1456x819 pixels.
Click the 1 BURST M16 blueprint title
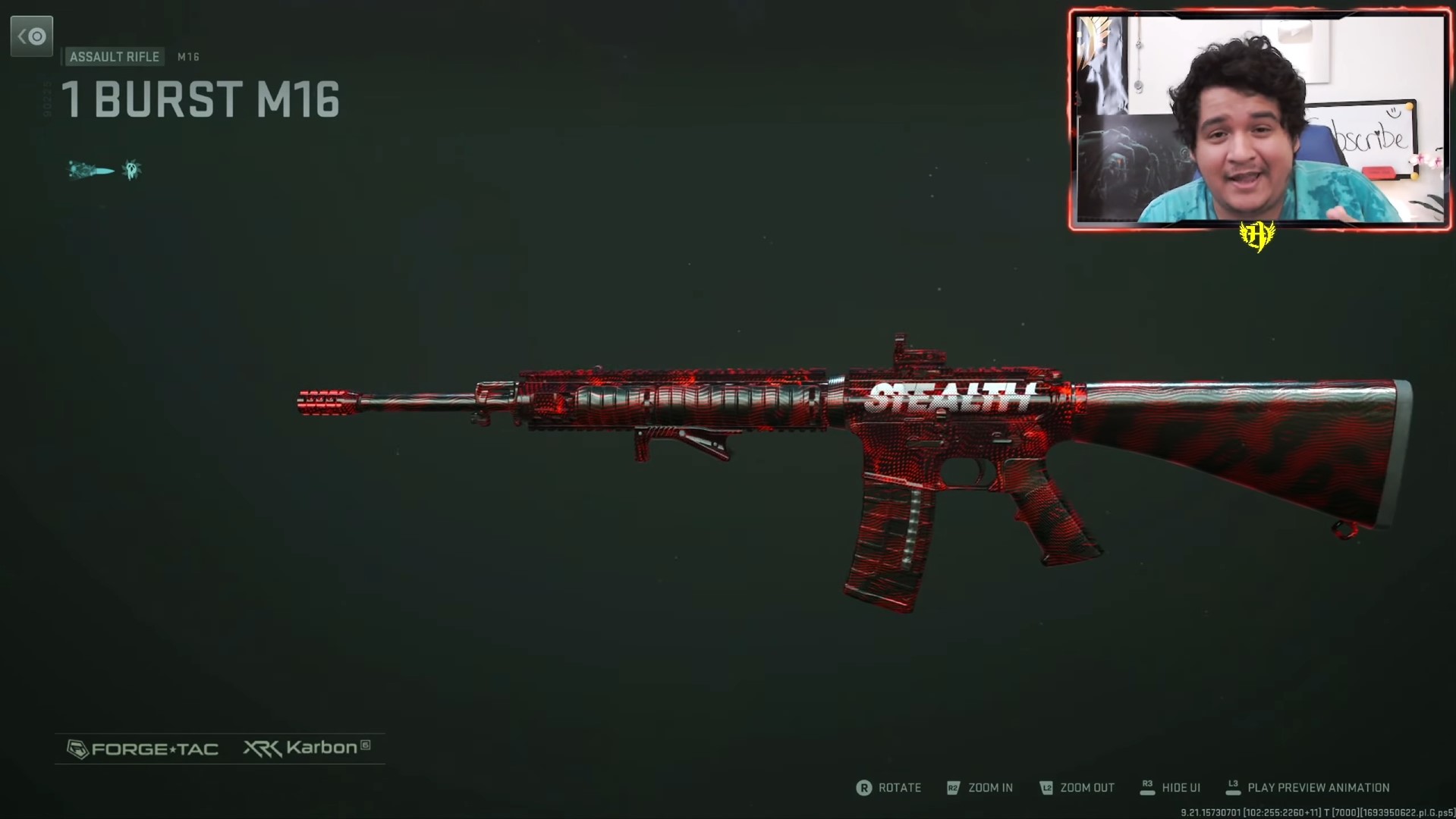[200, 99]
